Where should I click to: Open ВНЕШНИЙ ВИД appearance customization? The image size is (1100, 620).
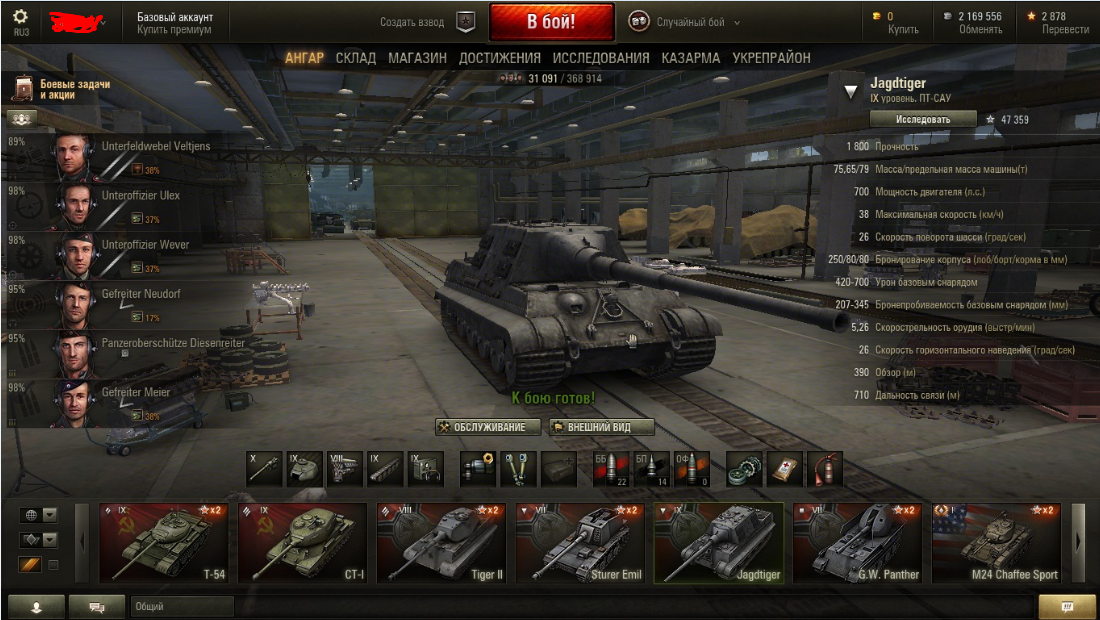(602, 427)
